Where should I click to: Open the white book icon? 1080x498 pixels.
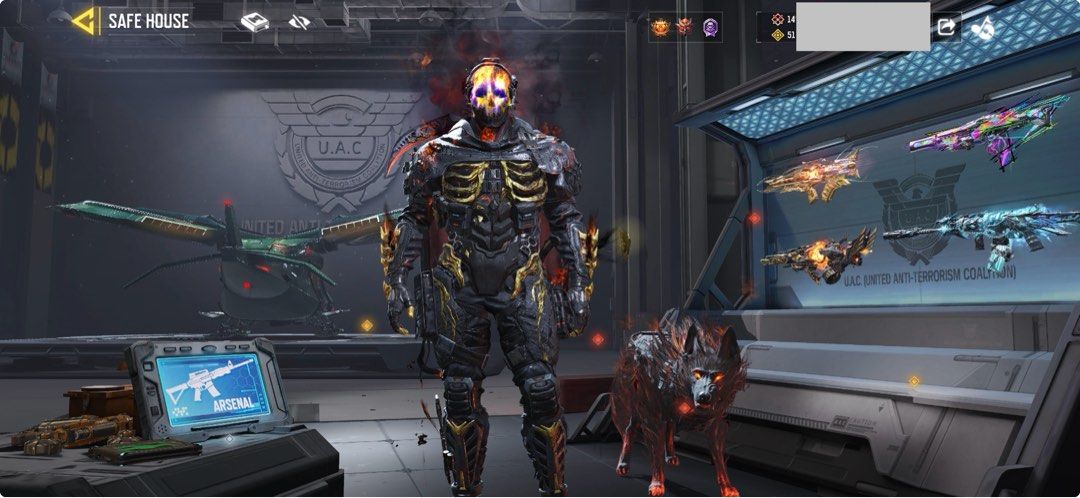coord(254,22)
